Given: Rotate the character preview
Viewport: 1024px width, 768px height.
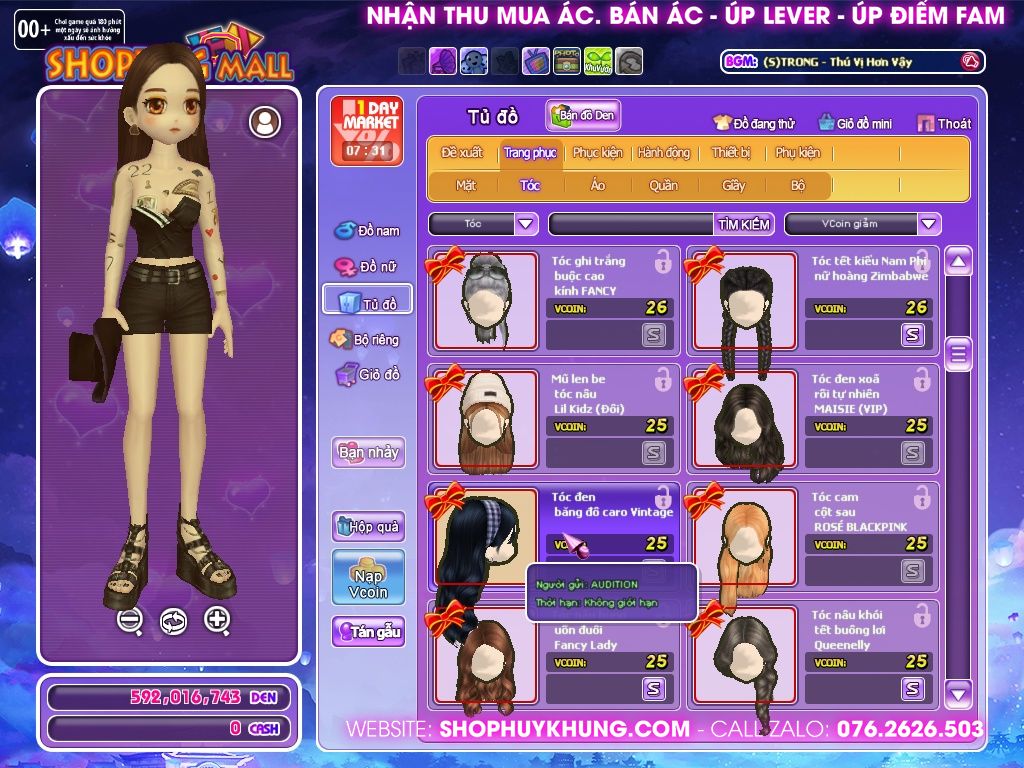Looking at the screenshot, I should tap(173, 621).
